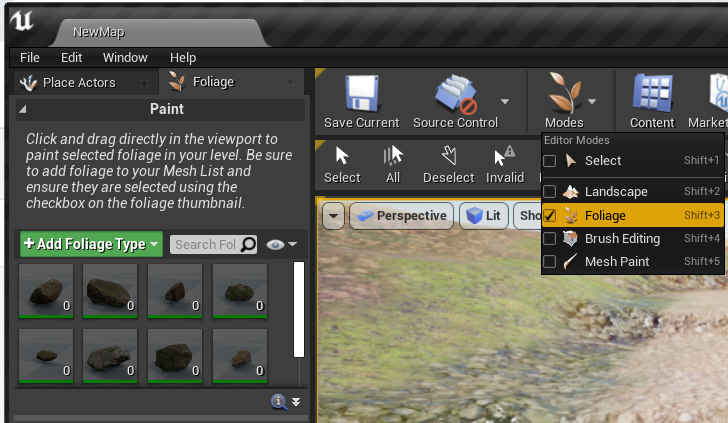This screenshot has width=728, height=423.
Task: Click the Lit view mode button
Action: [484, 216]
